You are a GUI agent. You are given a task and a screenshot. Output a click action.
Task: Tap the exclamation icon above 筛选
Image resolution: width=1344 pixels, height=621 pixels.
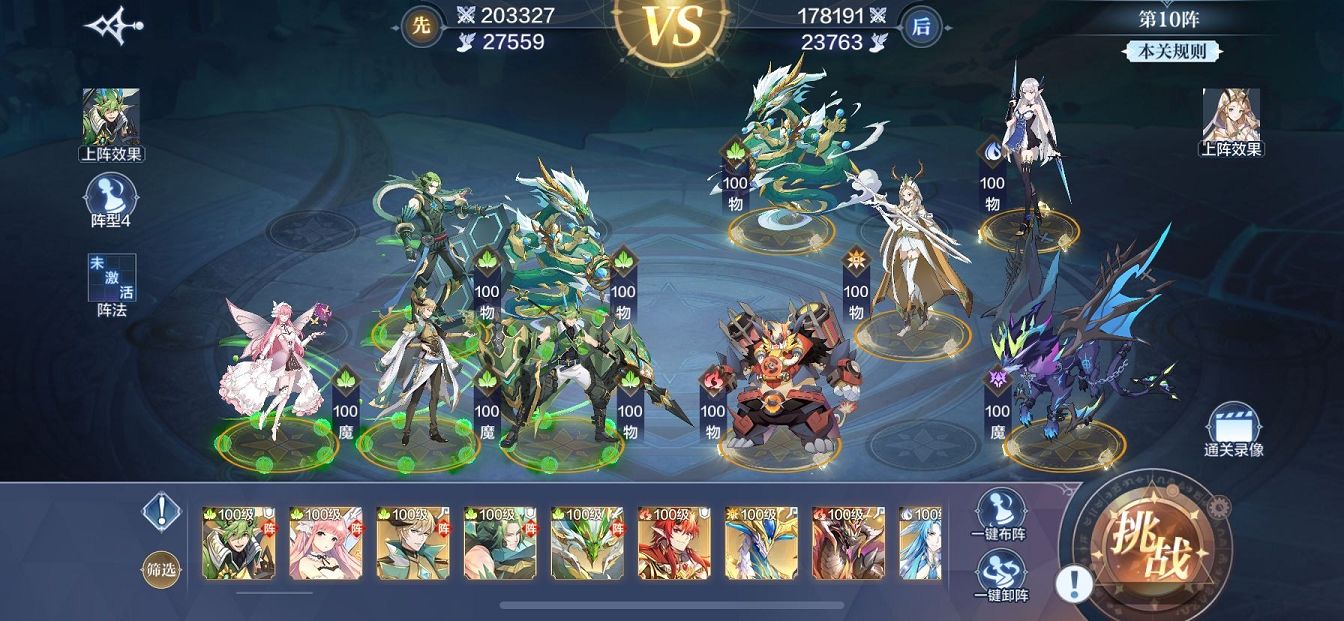[x=160, y=511]
